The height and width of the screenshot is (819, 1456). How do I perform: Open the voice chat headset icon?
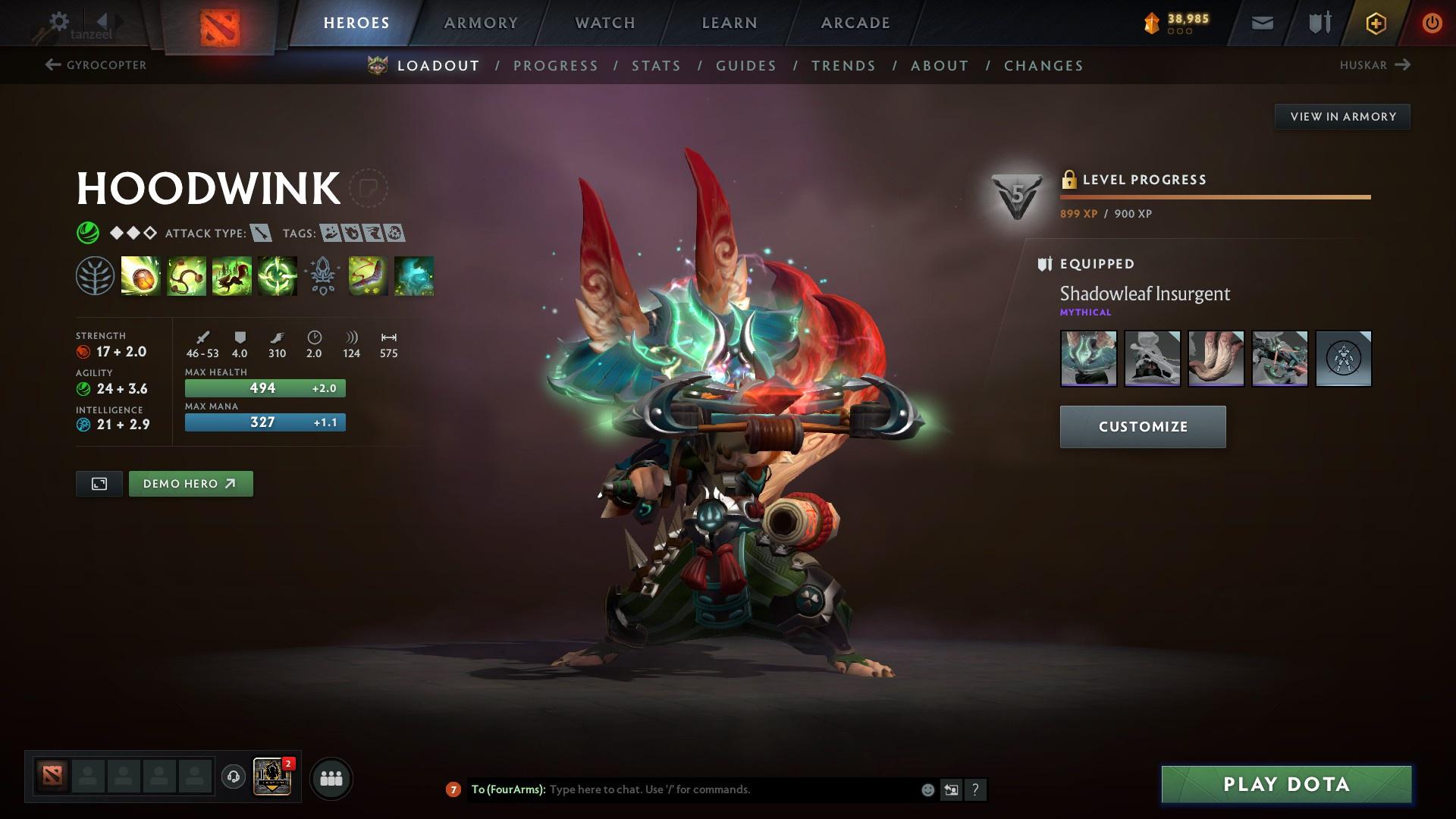[x=234, y=777]
